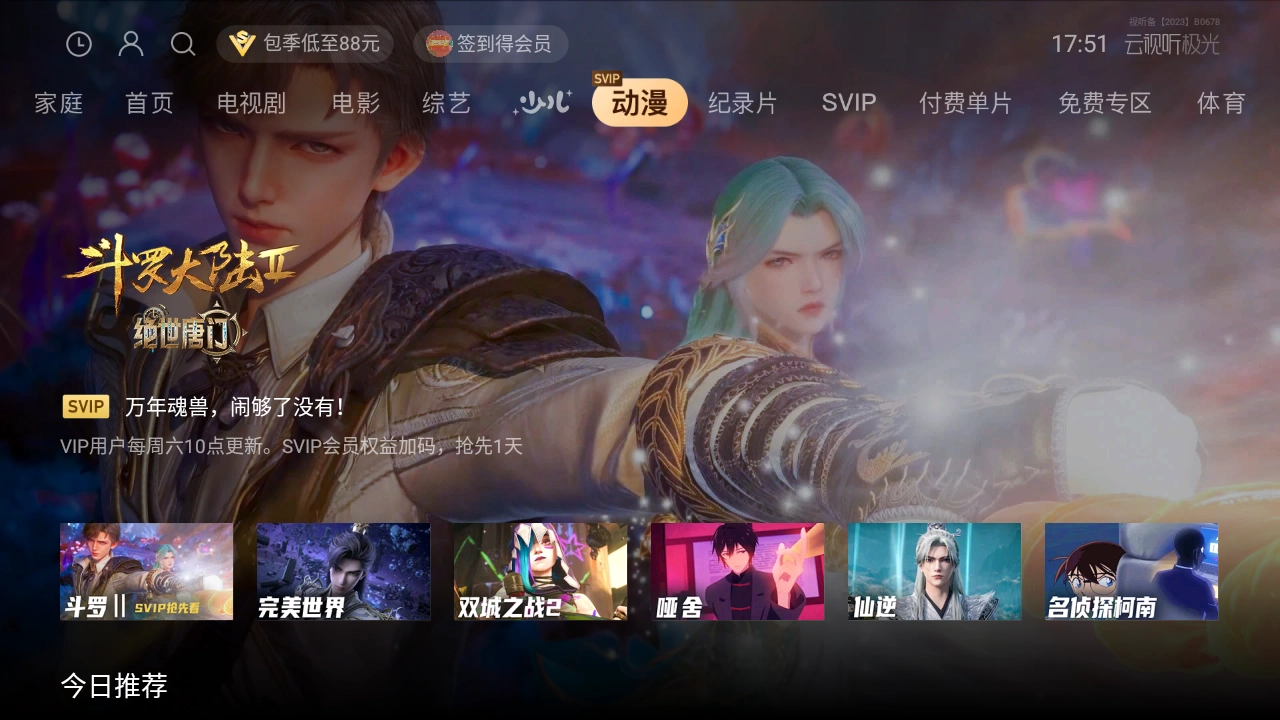Open the 完美世界 thumbnail
The height and width of the screenshot is (720, 1280).
pos(343,571)
